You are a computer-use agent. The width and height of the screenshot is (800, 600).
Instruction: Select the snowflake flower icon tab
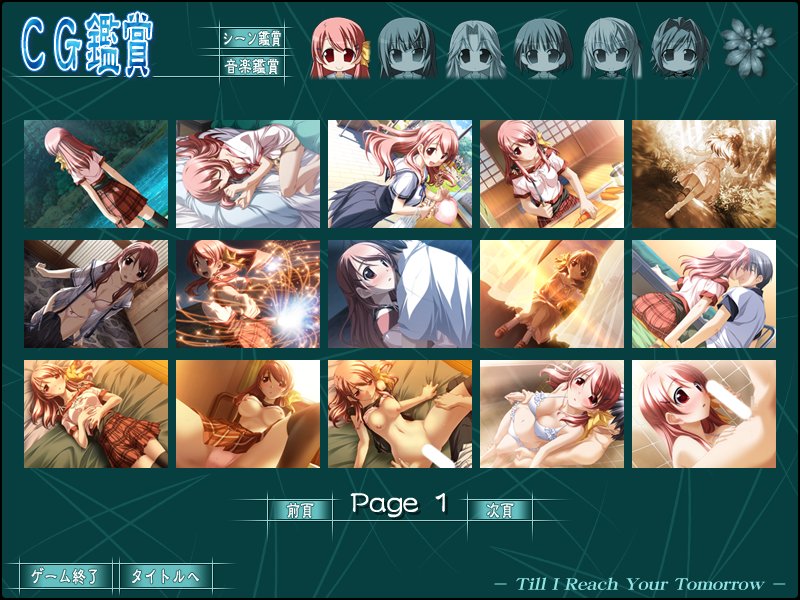point(742,44)
